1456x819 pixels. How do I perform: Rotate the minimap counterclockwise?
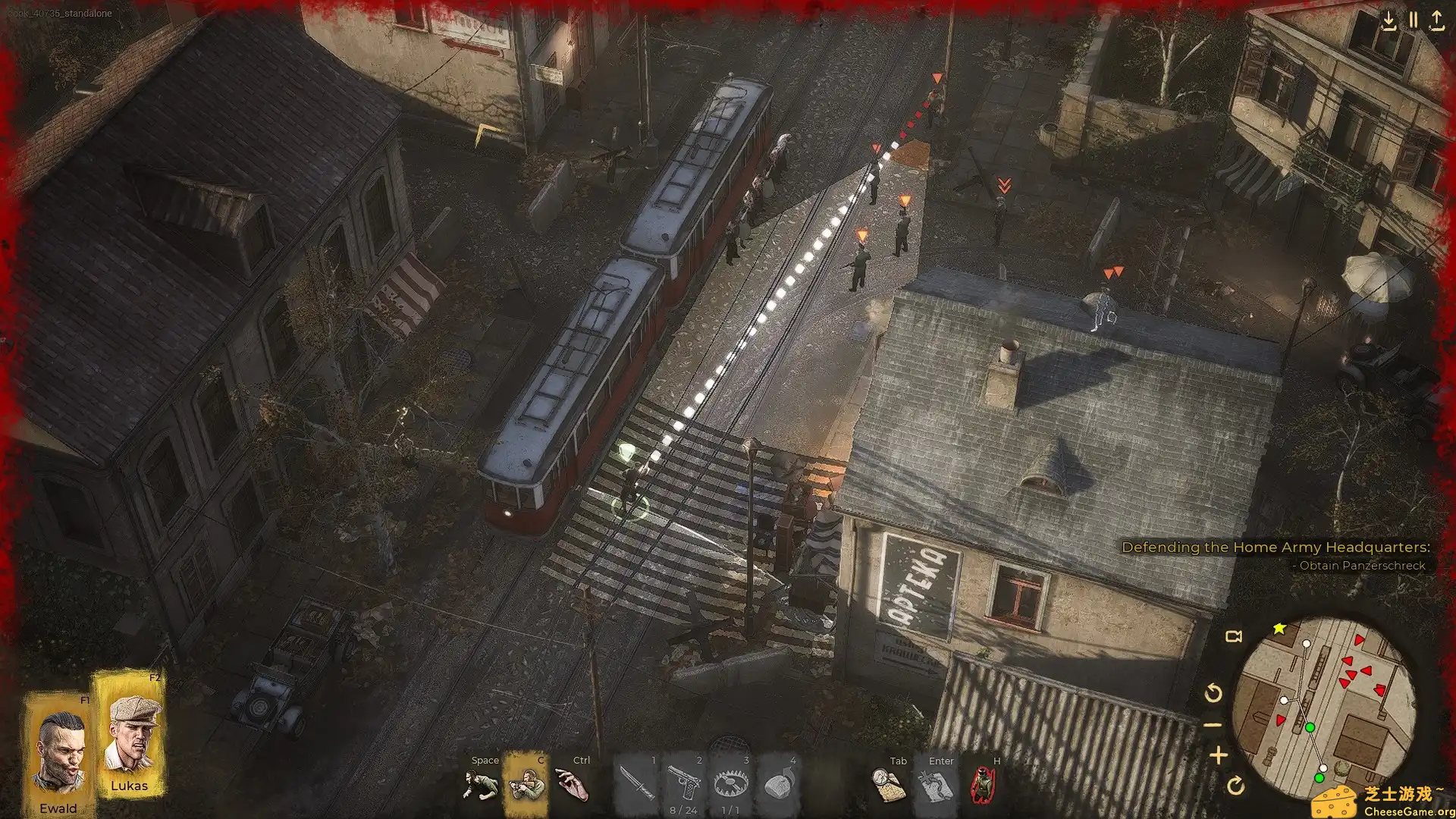(x=1213, y=692)
